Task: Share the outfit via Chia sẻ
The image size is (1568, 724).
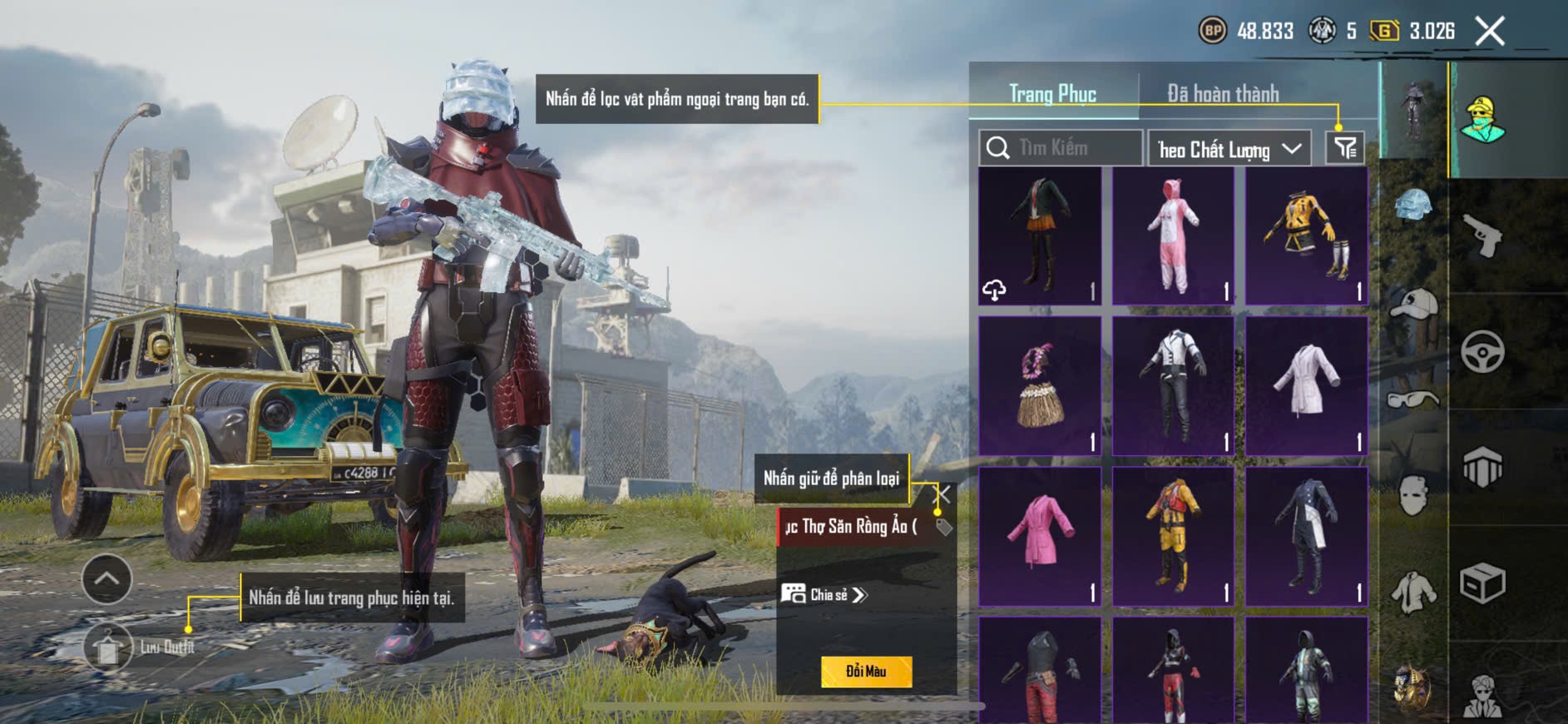Action: tap(824, 594)
